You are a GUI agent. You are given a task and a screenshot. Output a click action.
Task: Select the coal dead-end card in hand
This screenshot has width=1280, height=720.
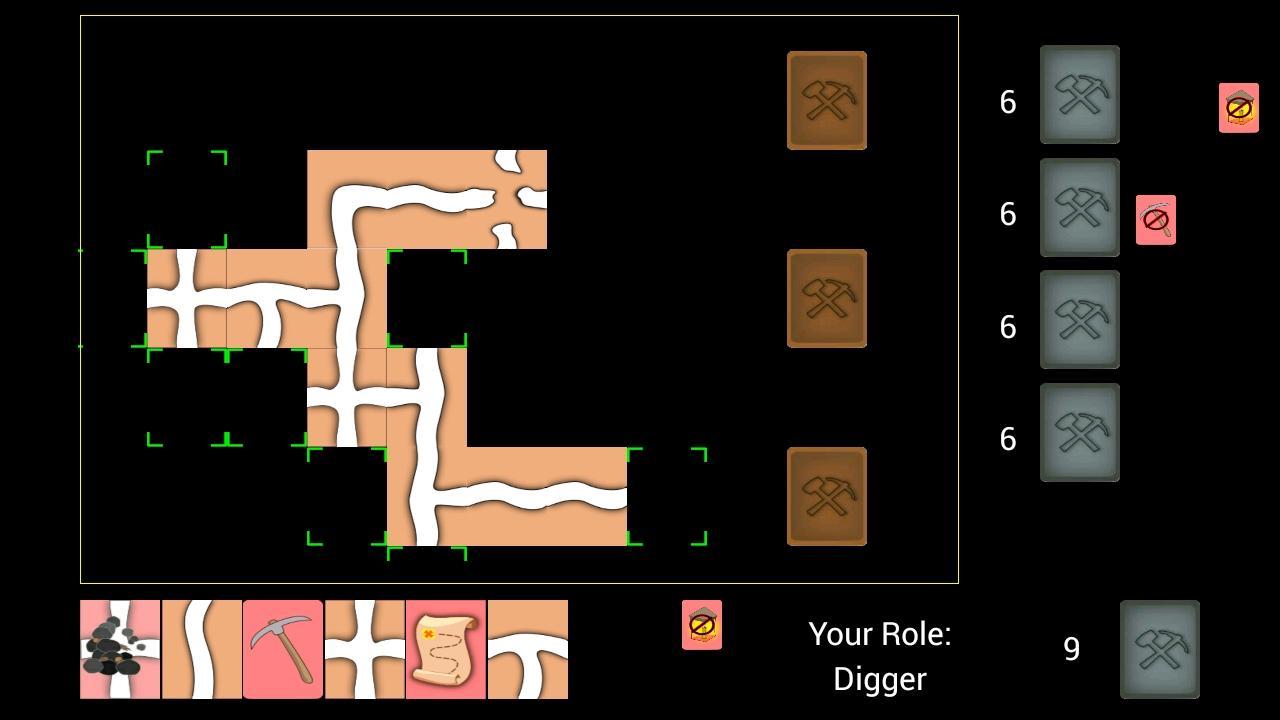point(119,650)
